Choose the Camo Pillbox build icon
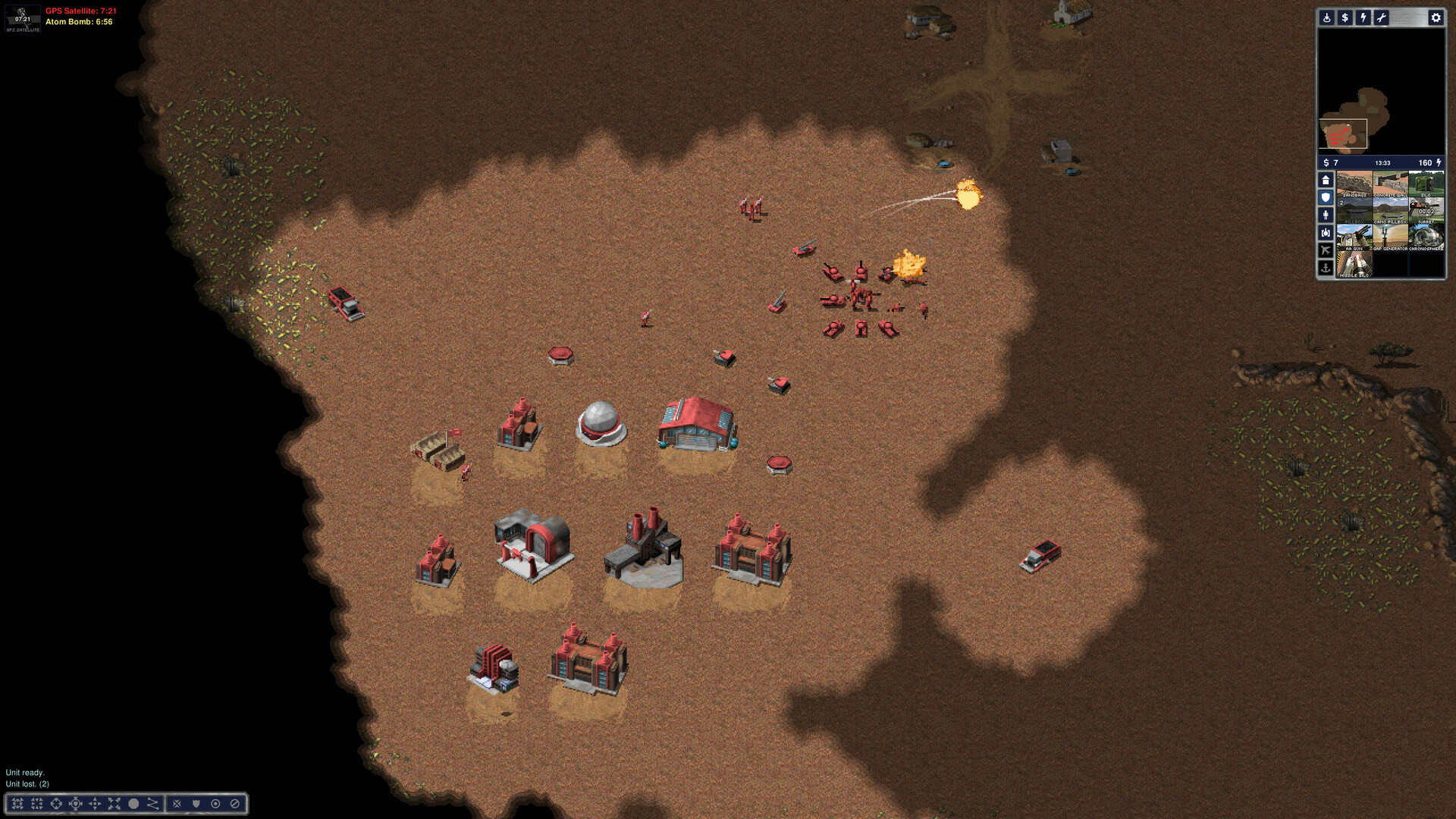This screenshot has width=1456, height=819. pos(1390,211)
